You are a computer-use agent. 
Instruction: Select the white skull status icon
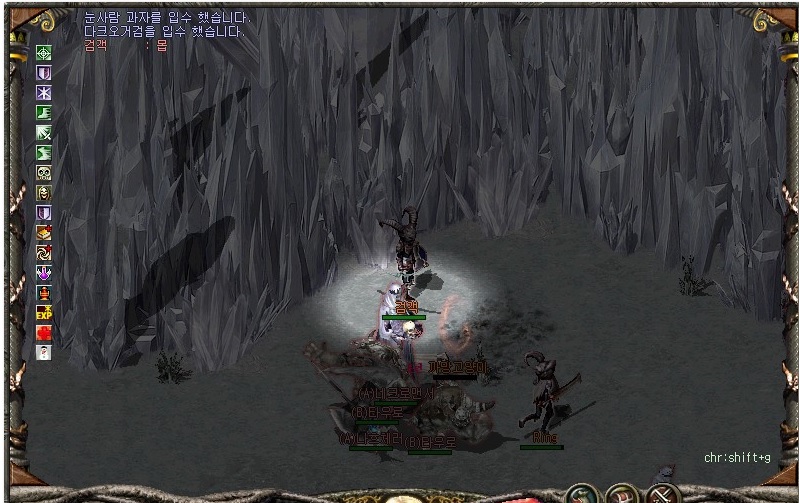pyautogui.click(x=44, y=172)
